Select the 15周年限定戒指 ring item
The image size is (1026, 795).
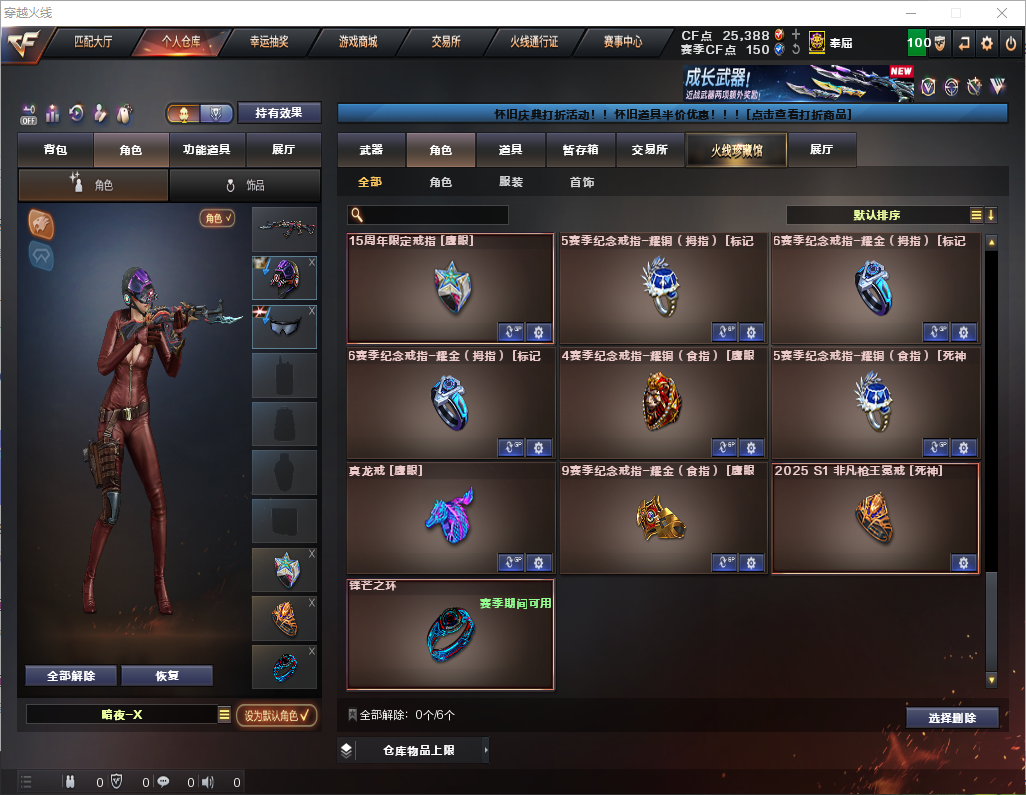coord(450,289)
